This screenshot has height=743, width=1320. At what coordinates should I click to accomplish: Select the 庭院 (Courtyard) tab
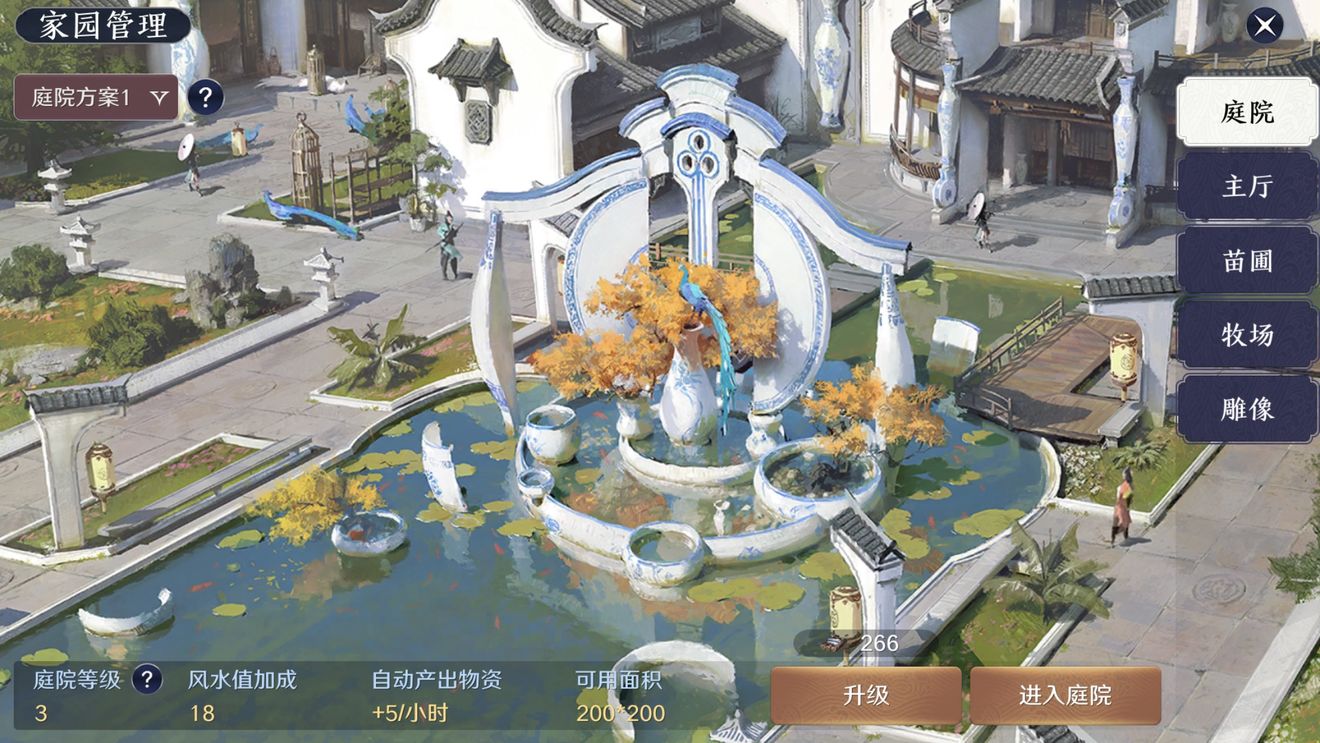[x=1248, y=112]
